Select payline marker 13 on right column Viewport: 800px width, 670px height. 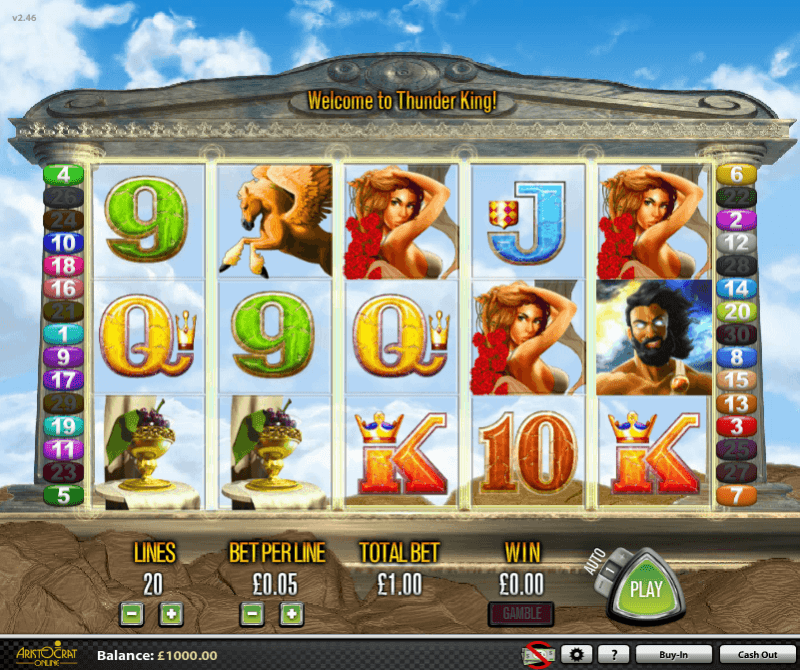736,403
